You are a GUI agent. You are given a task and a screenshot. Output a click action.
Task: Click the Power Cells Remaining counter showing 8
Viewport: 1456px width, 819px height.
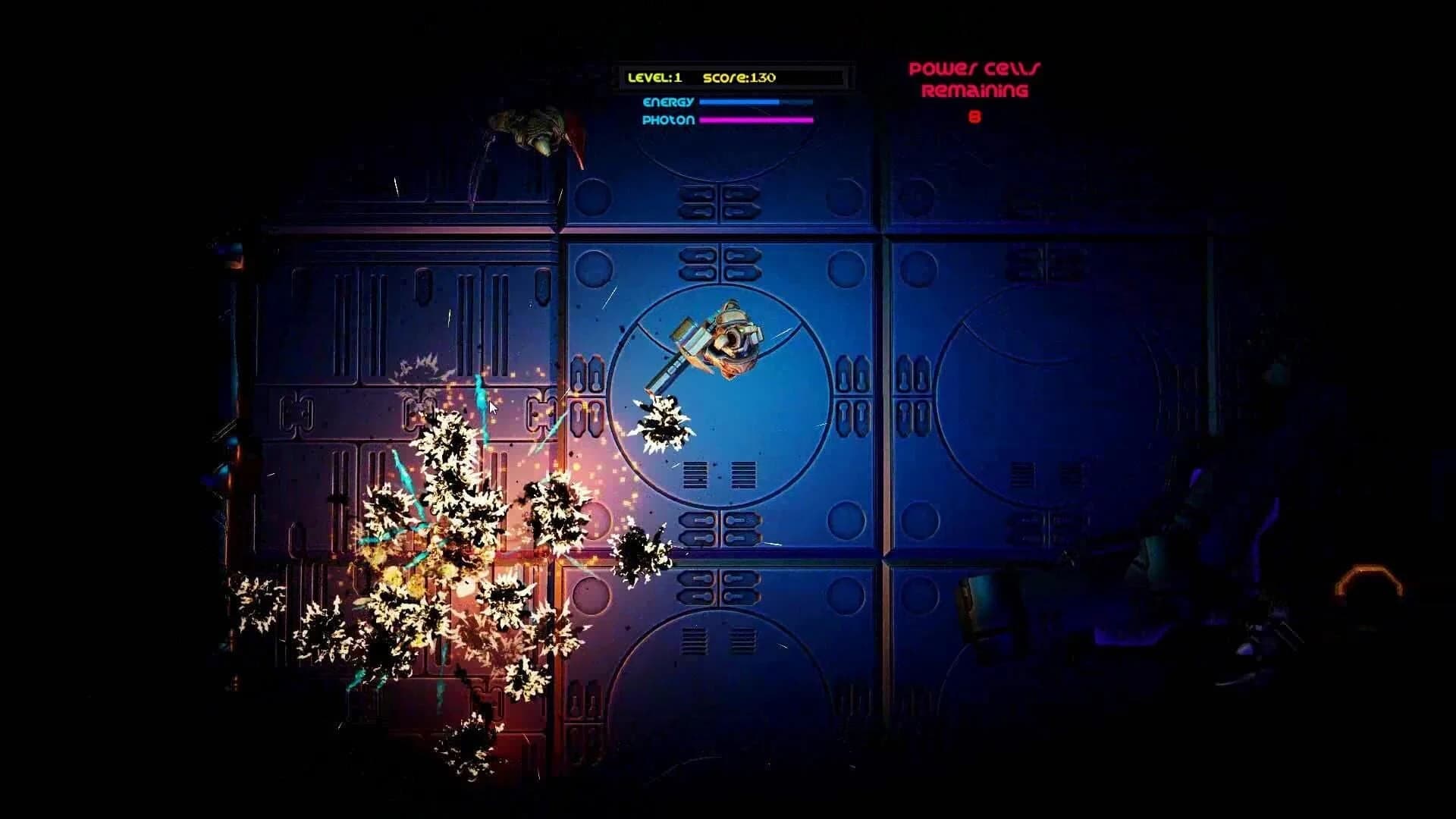(x=974, y=118)
